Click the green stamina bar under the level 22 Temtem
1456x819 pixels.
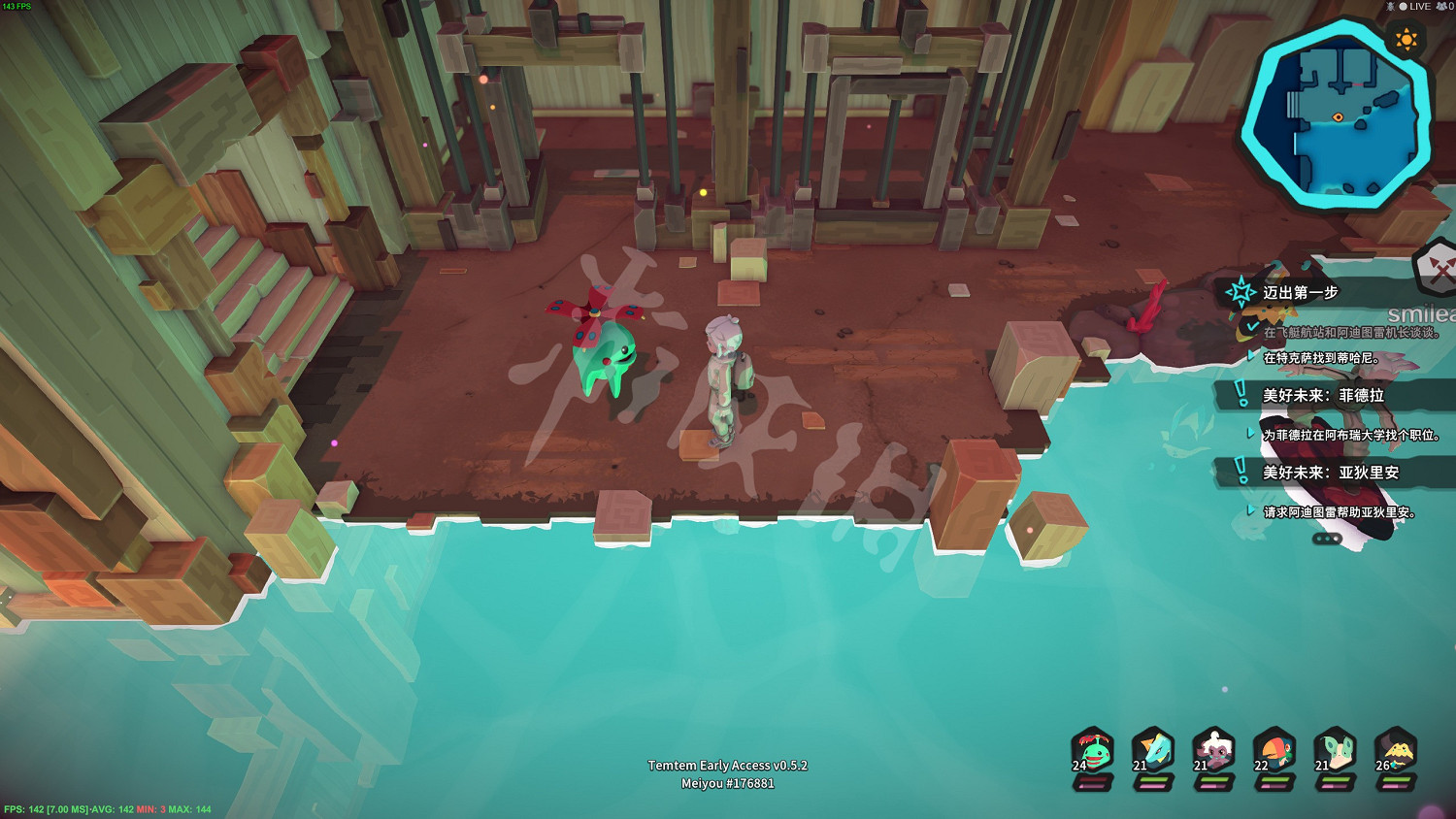point(1274,778)
